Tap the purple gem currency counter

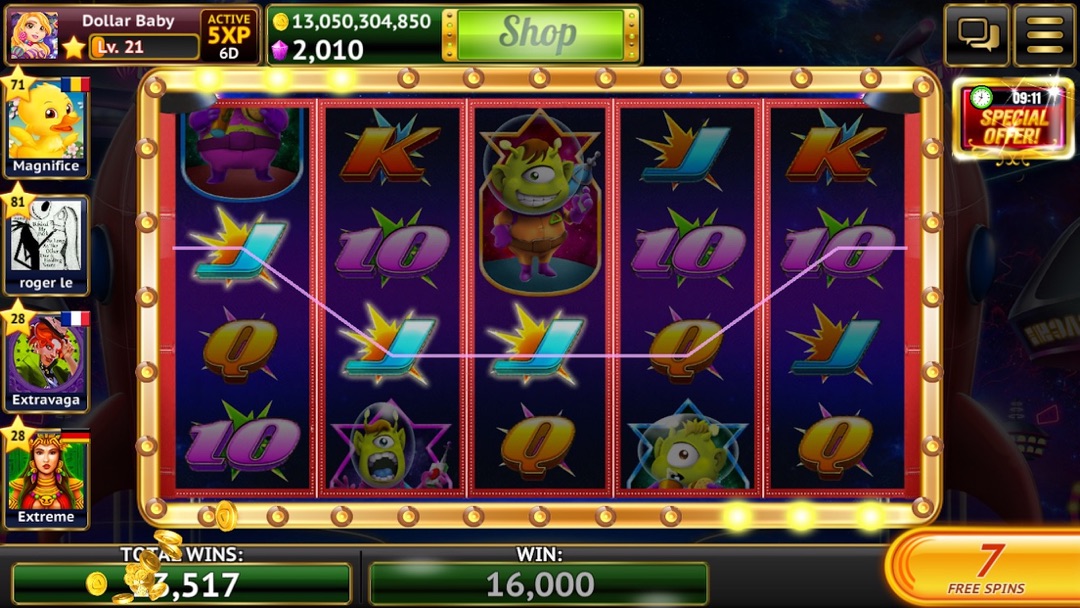(x=321, y=50)
